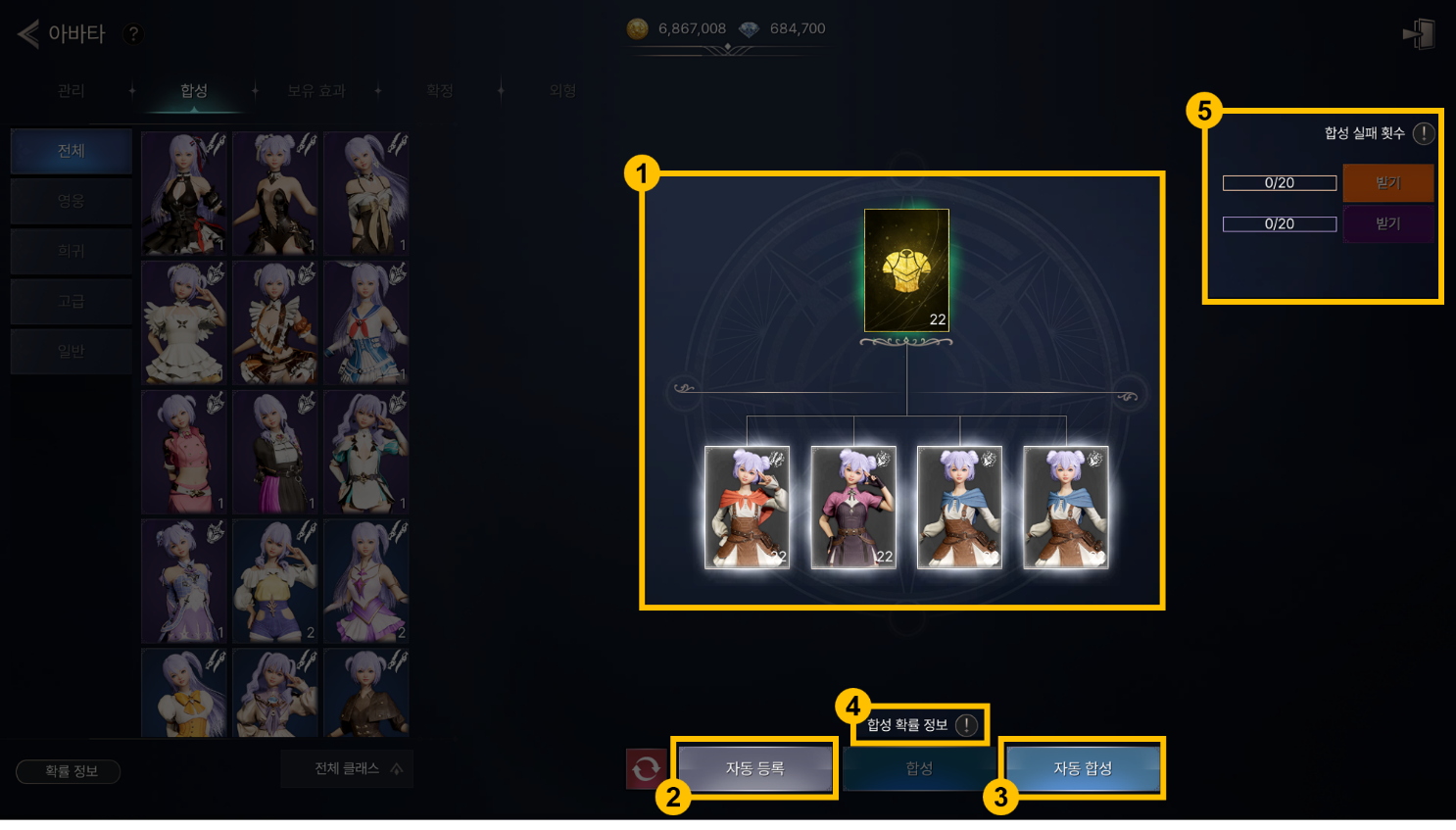This screenshot has width=1456, height=830.
Task: Expand the 전체 클래스 dropdown
Action: (347, 769)
